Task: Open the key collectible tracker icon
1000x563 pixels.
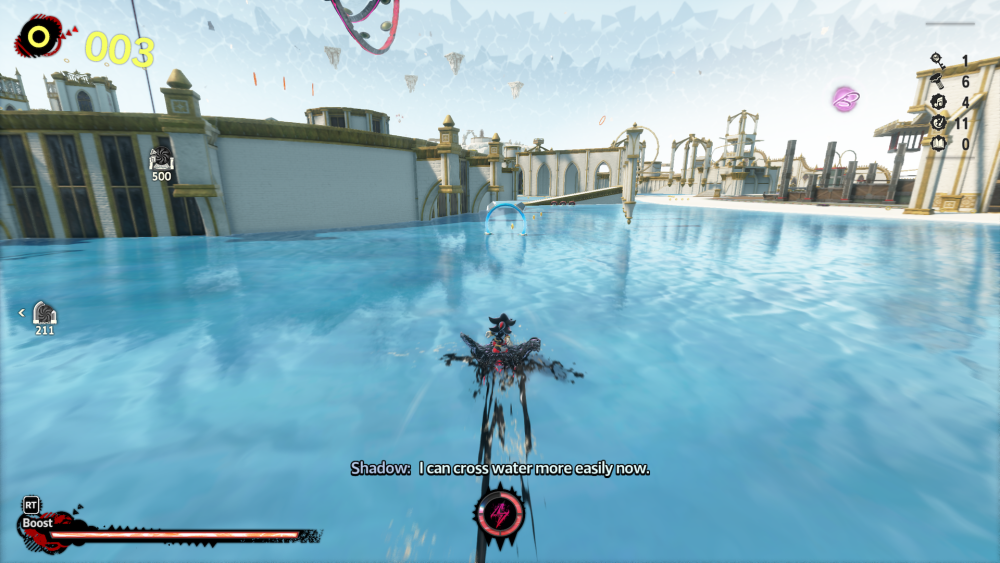Action: click(x=937, y=60)
